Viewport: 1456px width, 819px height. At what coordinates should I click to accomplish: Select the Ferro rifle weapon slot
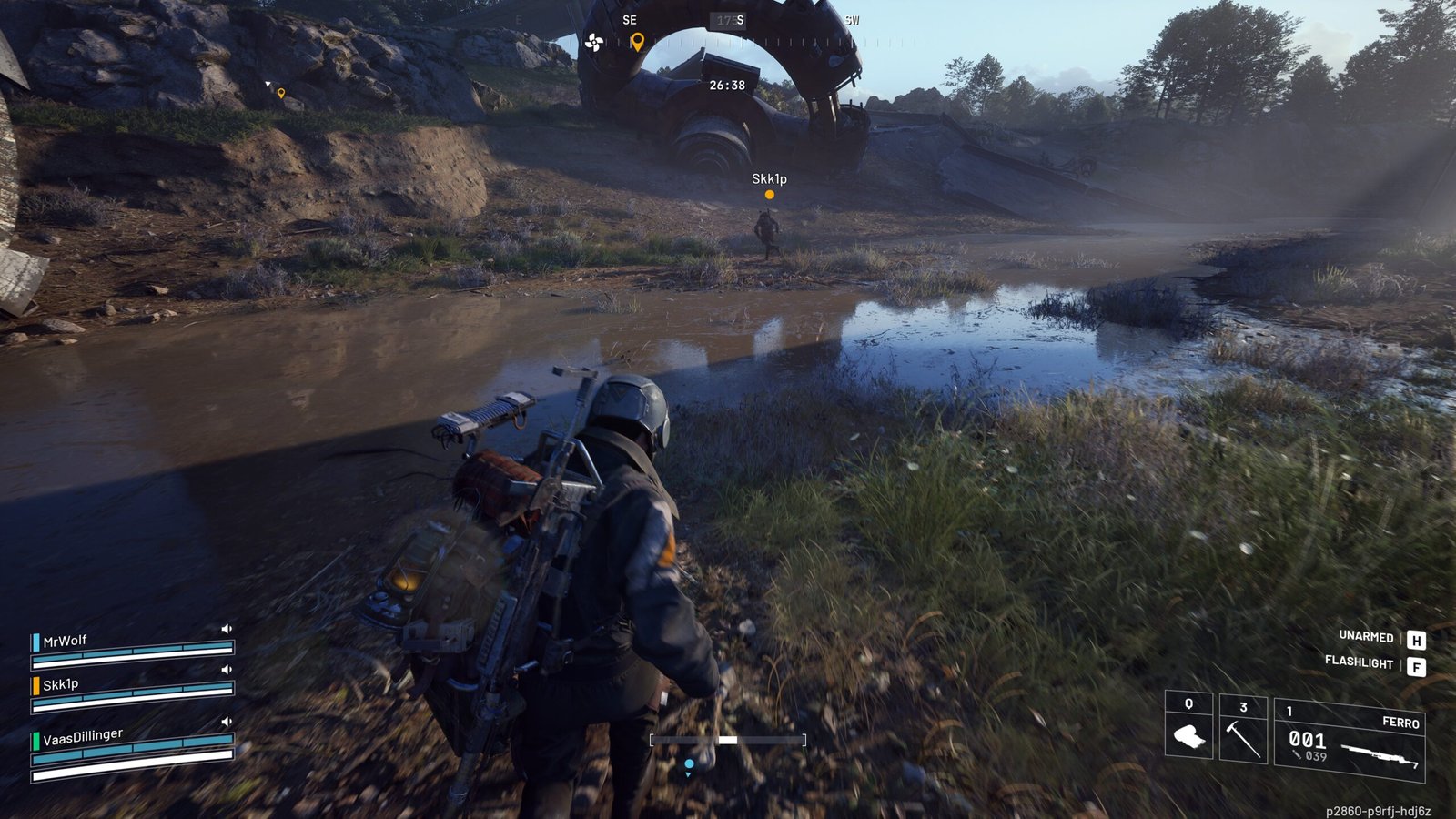point(1350,740)
